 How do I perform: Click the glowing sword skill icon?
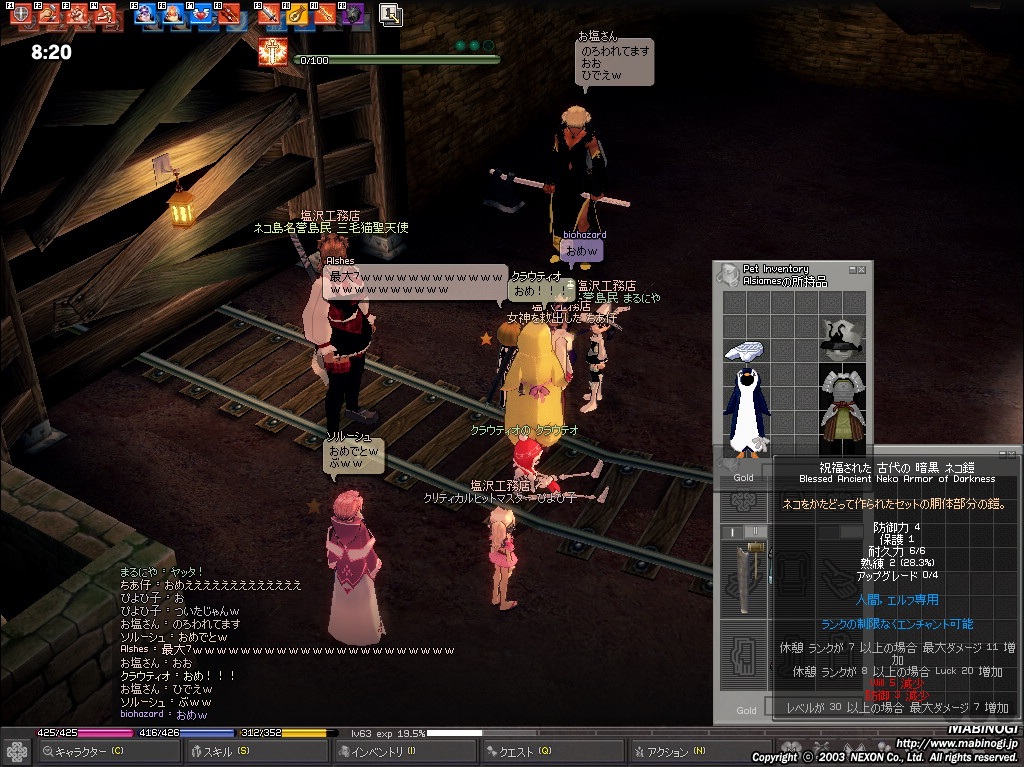tap(272, 52)
